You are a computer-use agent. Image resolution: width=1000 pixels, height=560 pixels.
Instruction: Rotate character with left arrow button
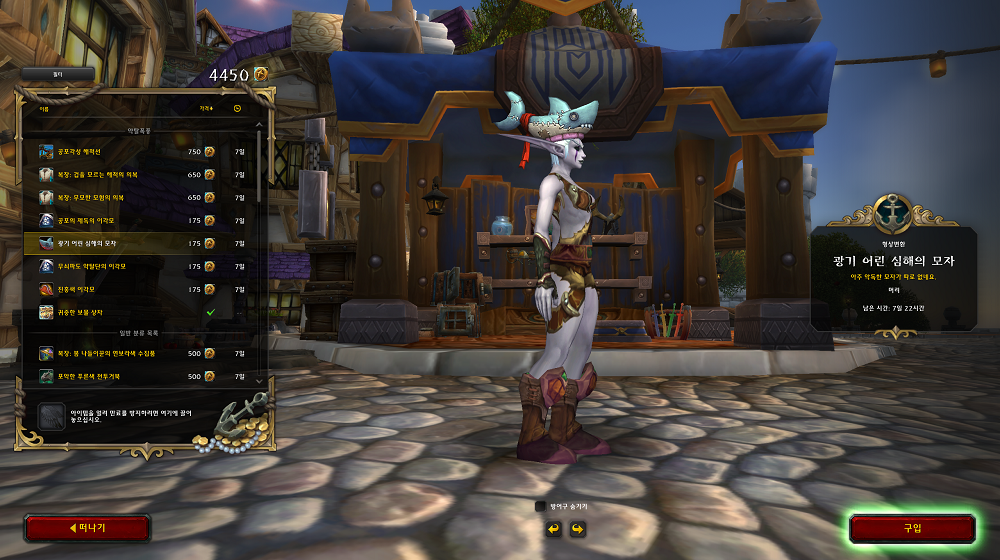click(552, 528)
